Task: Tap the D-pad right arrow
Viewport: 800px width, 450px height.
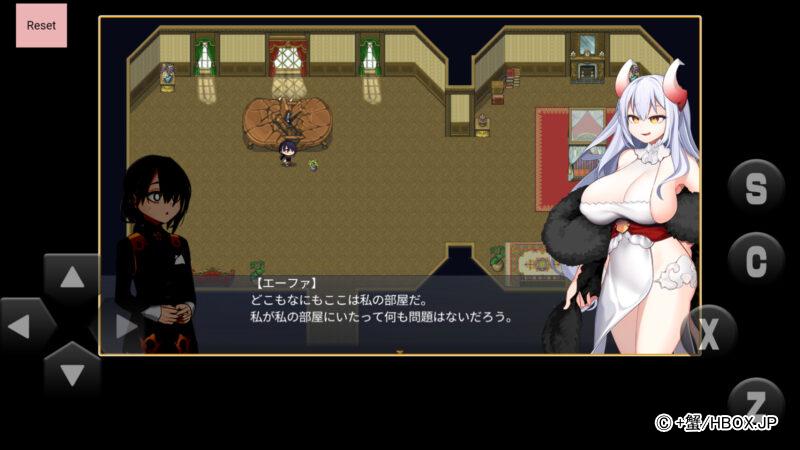Action: point(124,325)
